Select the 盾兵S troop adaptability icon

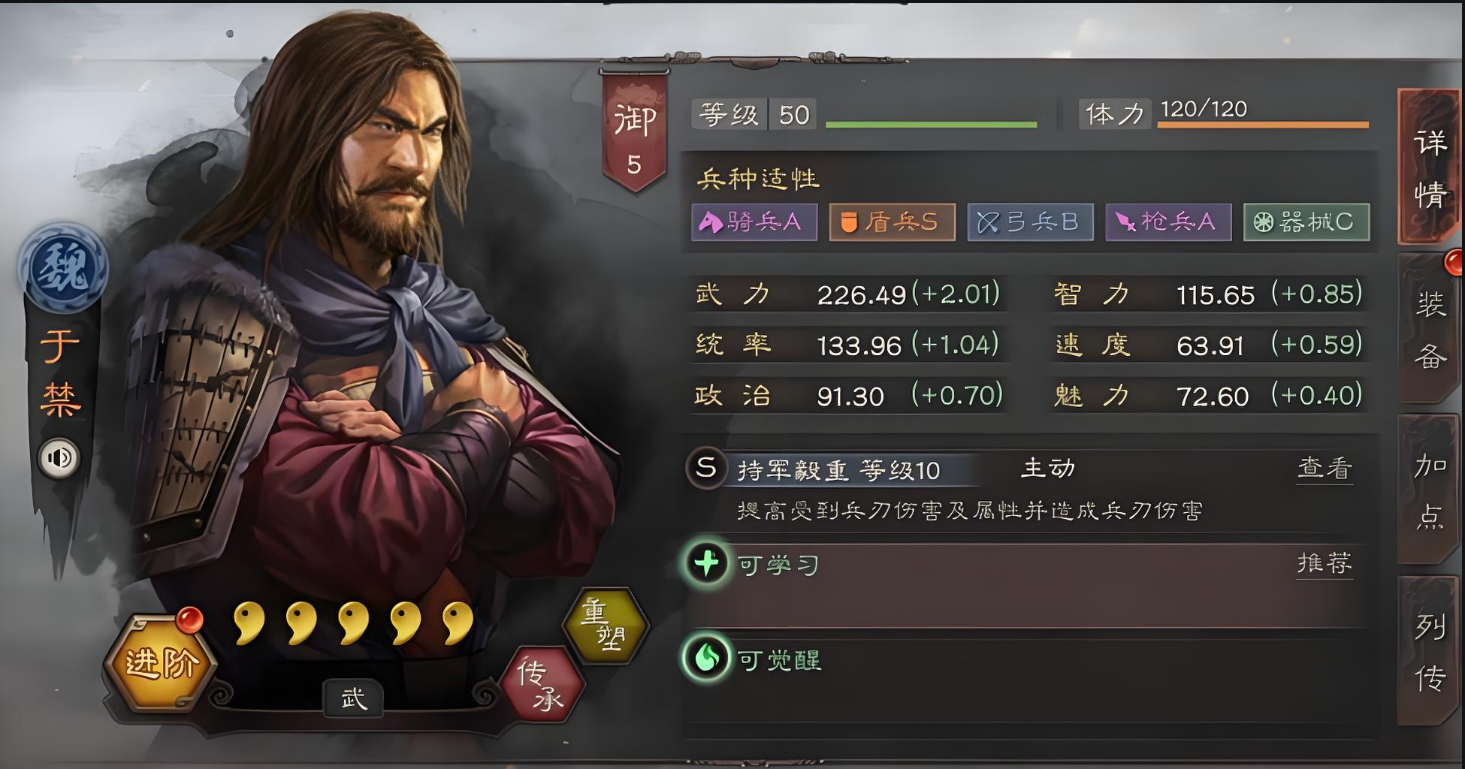(891, 222)
